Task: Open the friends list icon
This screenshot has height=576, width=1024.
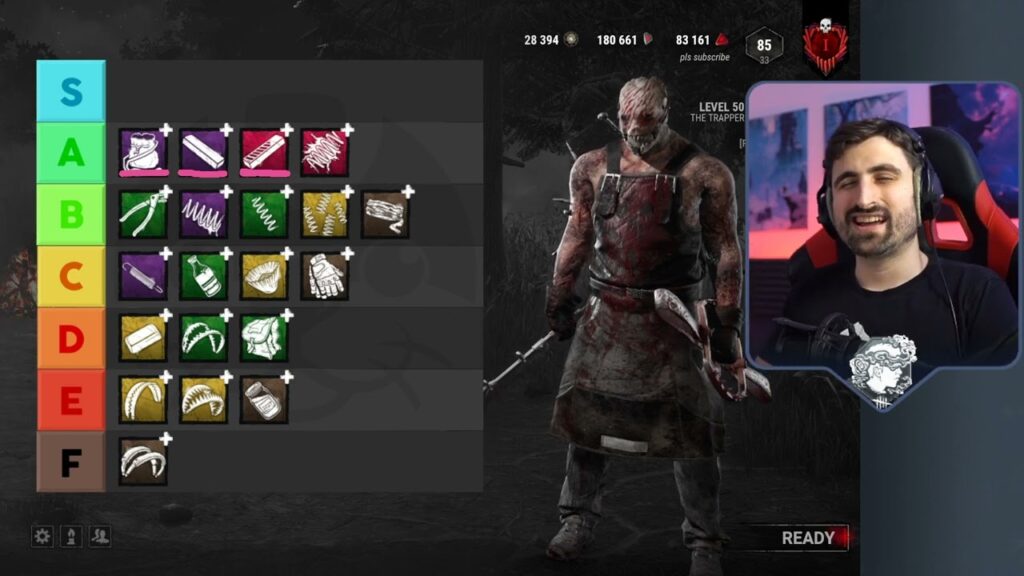Action: tap(100, 537)
